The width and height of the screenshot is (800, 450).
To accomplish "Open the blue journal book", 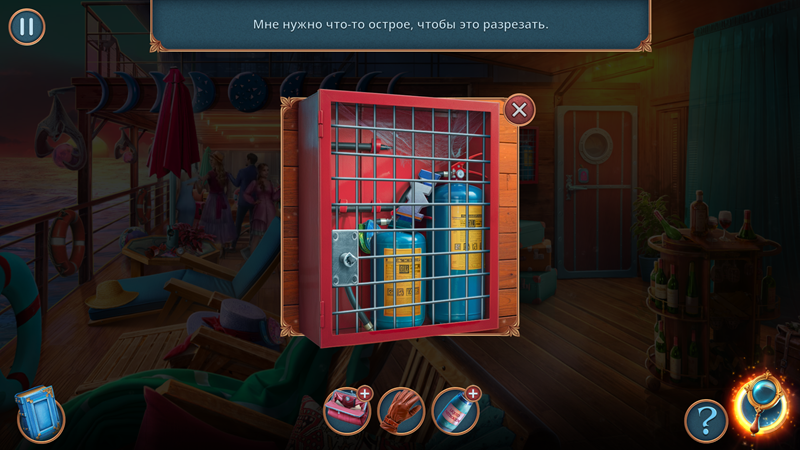I will point(39,414).
